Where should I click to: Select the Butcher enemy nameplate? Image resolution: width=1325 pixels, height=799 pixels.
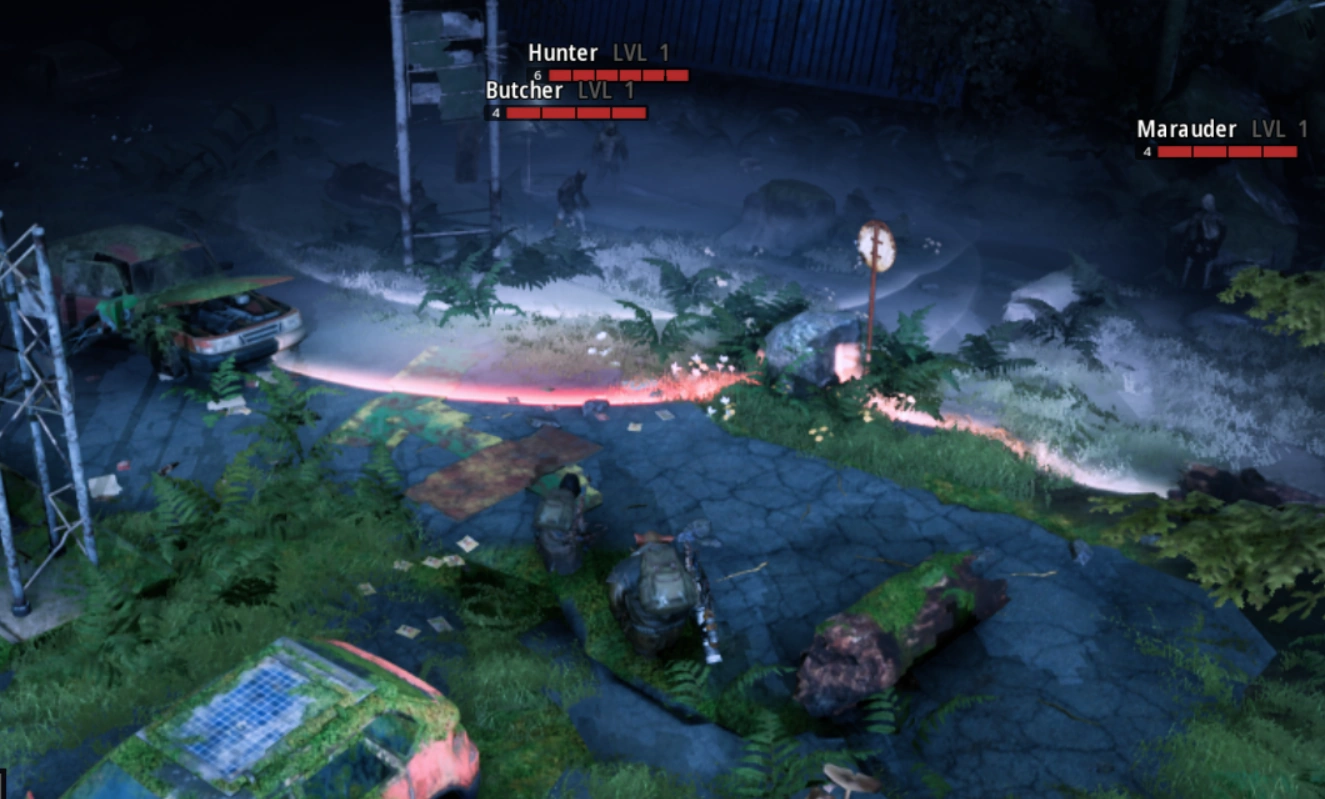pos(525,90)
